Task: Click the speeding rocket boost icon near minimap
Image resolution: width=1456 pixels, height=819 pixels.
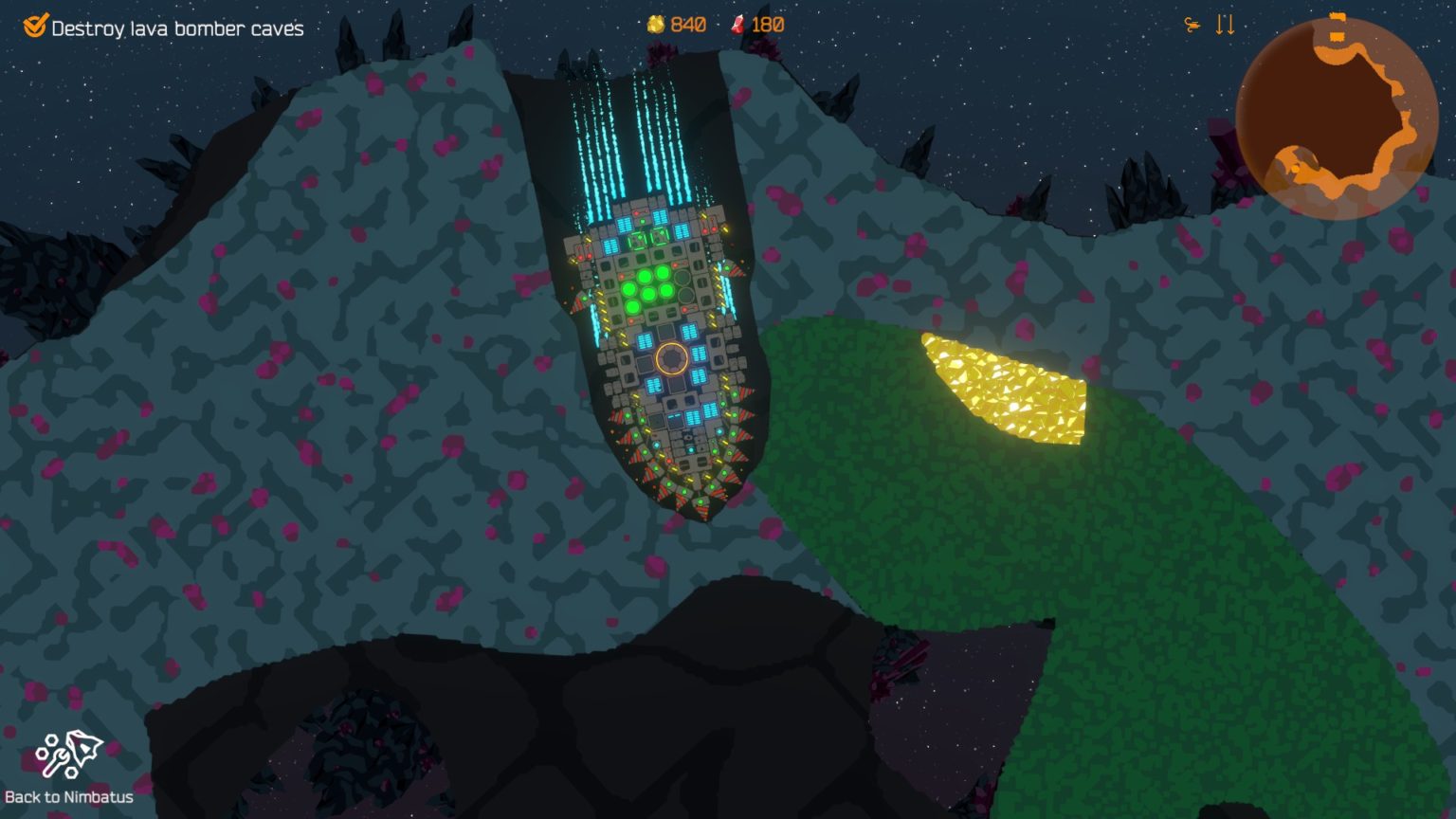Action: [1192, 25]
